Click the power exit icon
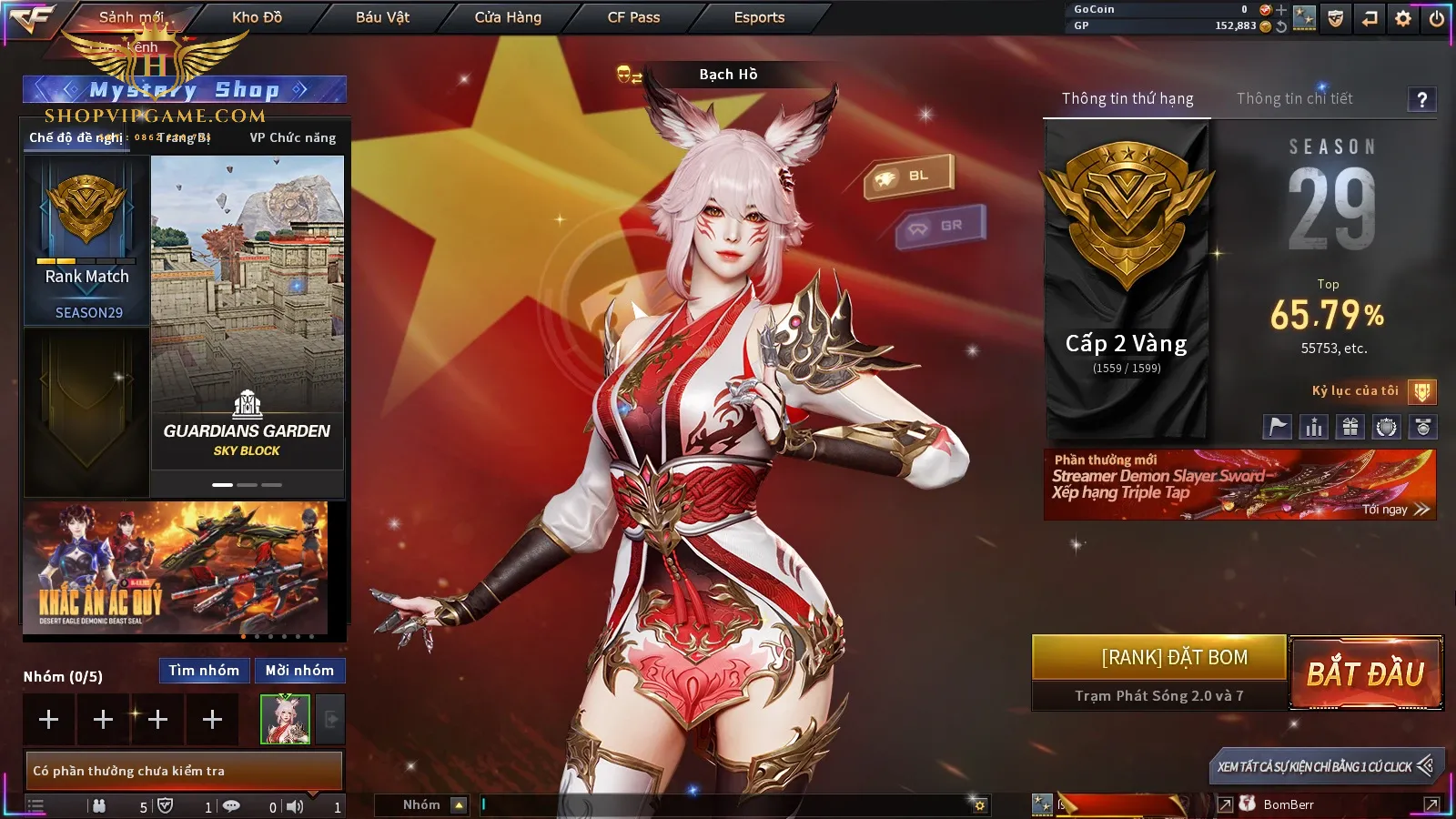Screen dimensions: 1456x819 point(1437,18)
